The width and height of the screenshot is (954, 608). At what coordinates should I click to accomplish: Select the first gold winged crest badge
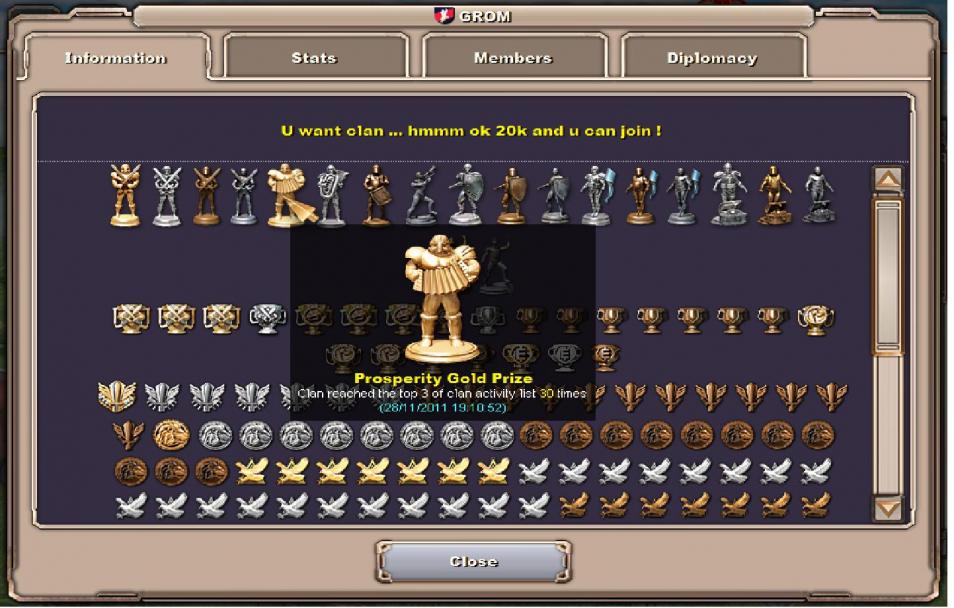116,396
